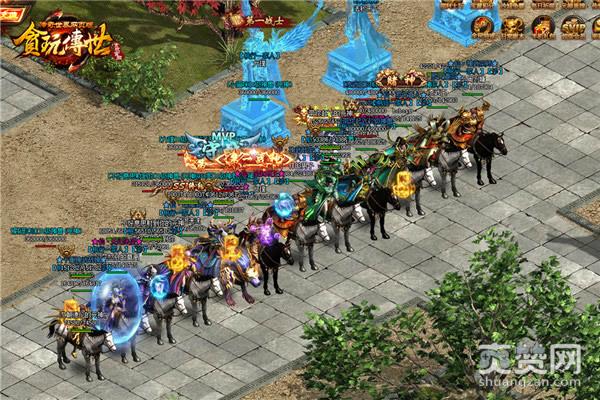
Task: Open the red and gold treasure icon
Action: click(543, 25)
